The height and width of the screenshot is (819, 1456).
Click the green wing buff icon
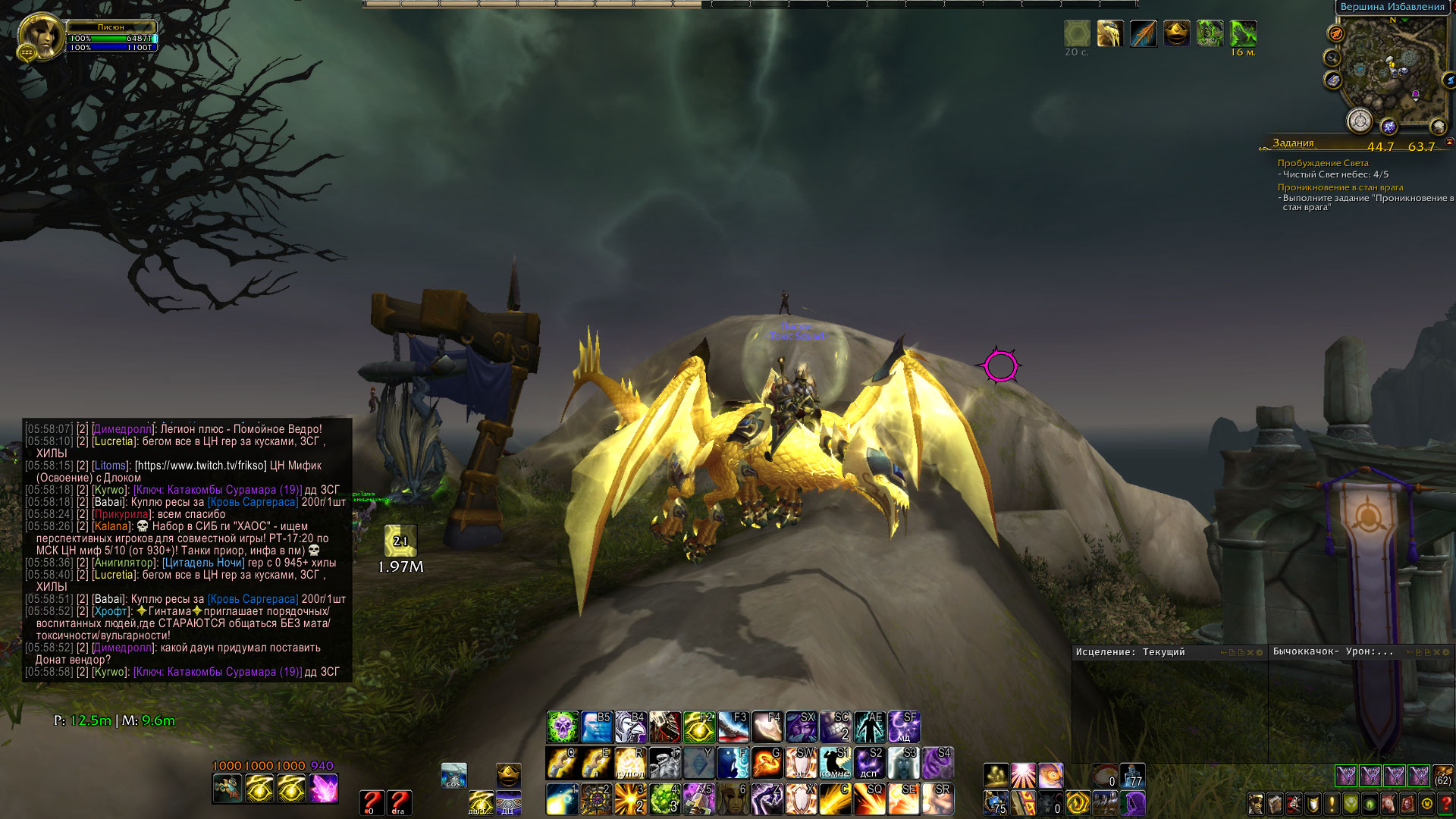coord(1243,33)
